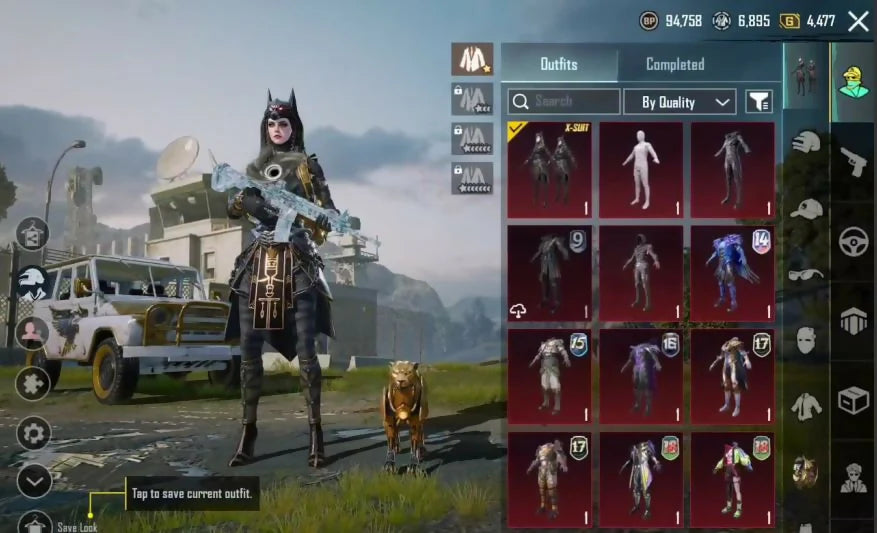Open the outfit filter funnel button
The height and width of the screenshot is (533, 877).
760,101
